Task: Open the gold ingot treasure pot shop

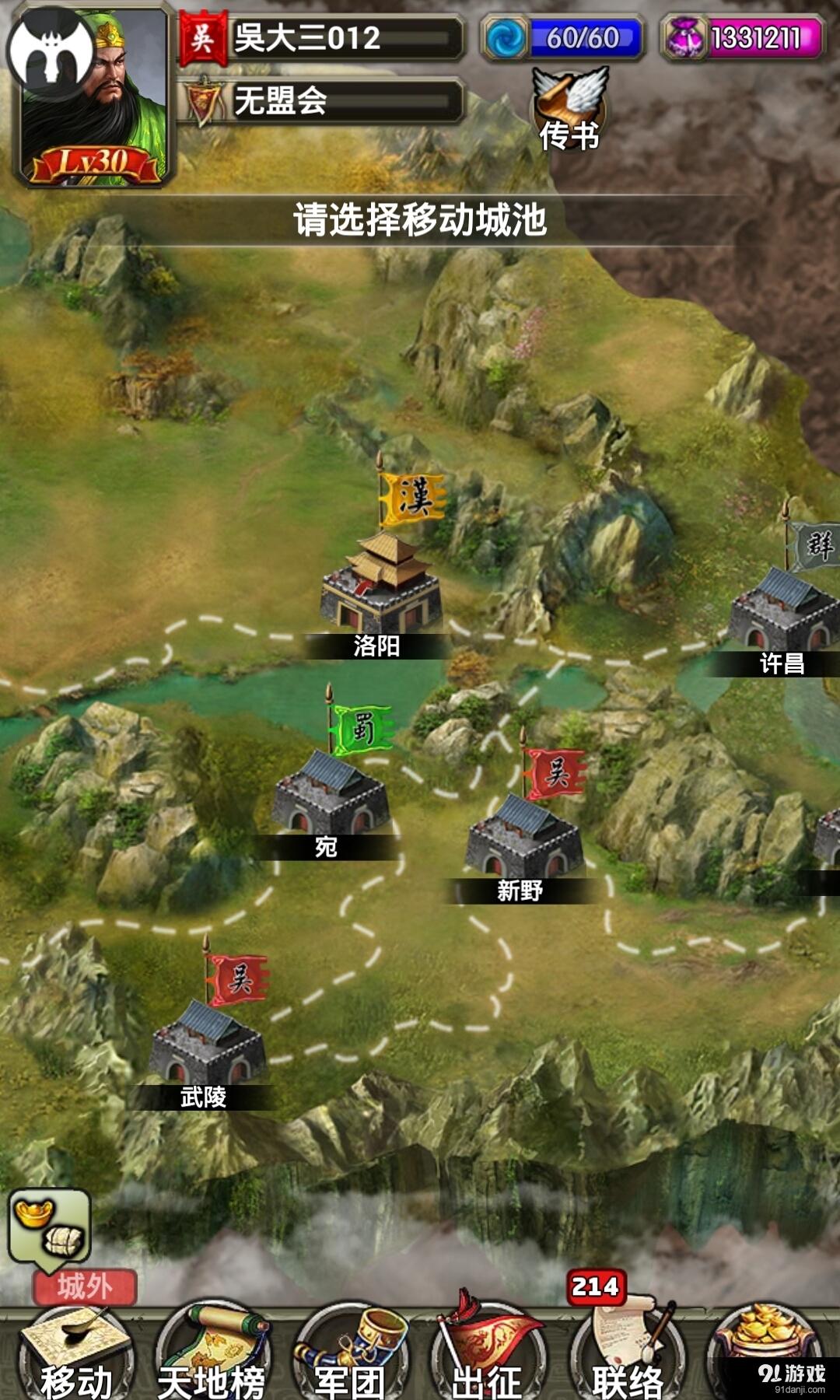Action: 766,1342
